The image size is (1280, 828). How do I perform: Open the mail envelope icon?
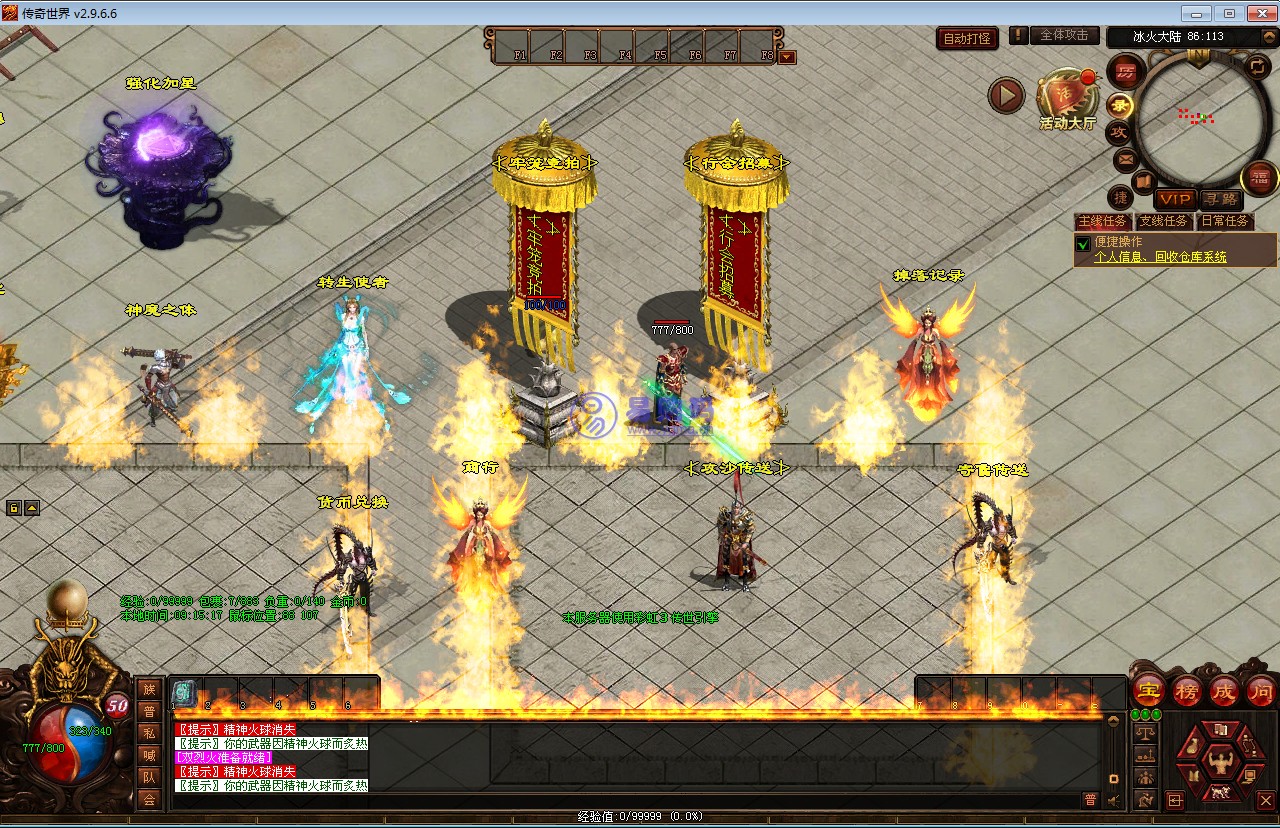click(1125, 159)
